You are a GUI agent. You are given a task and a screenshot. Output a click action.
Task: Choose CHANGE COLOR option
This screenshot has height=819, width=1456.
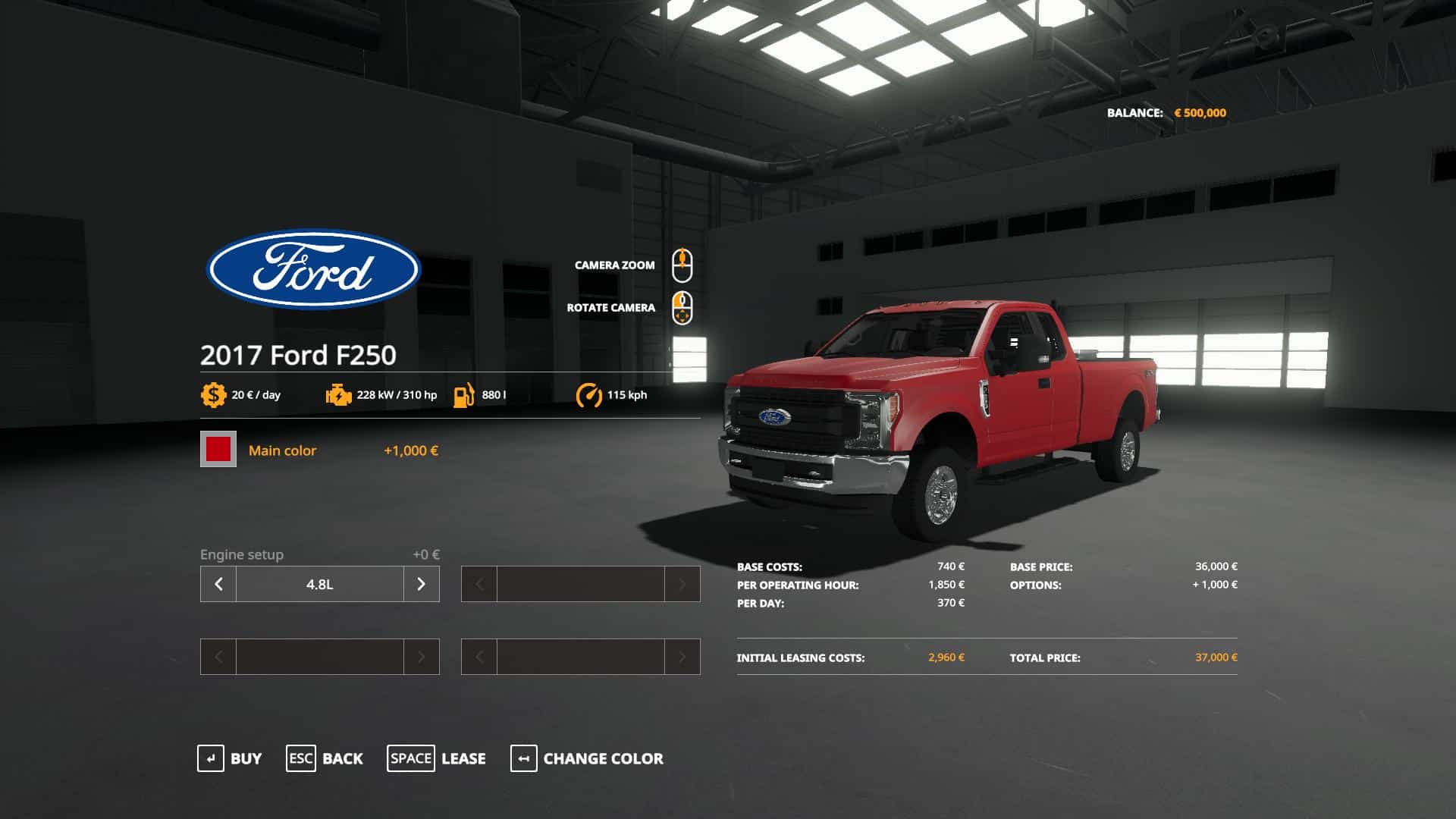601,758
